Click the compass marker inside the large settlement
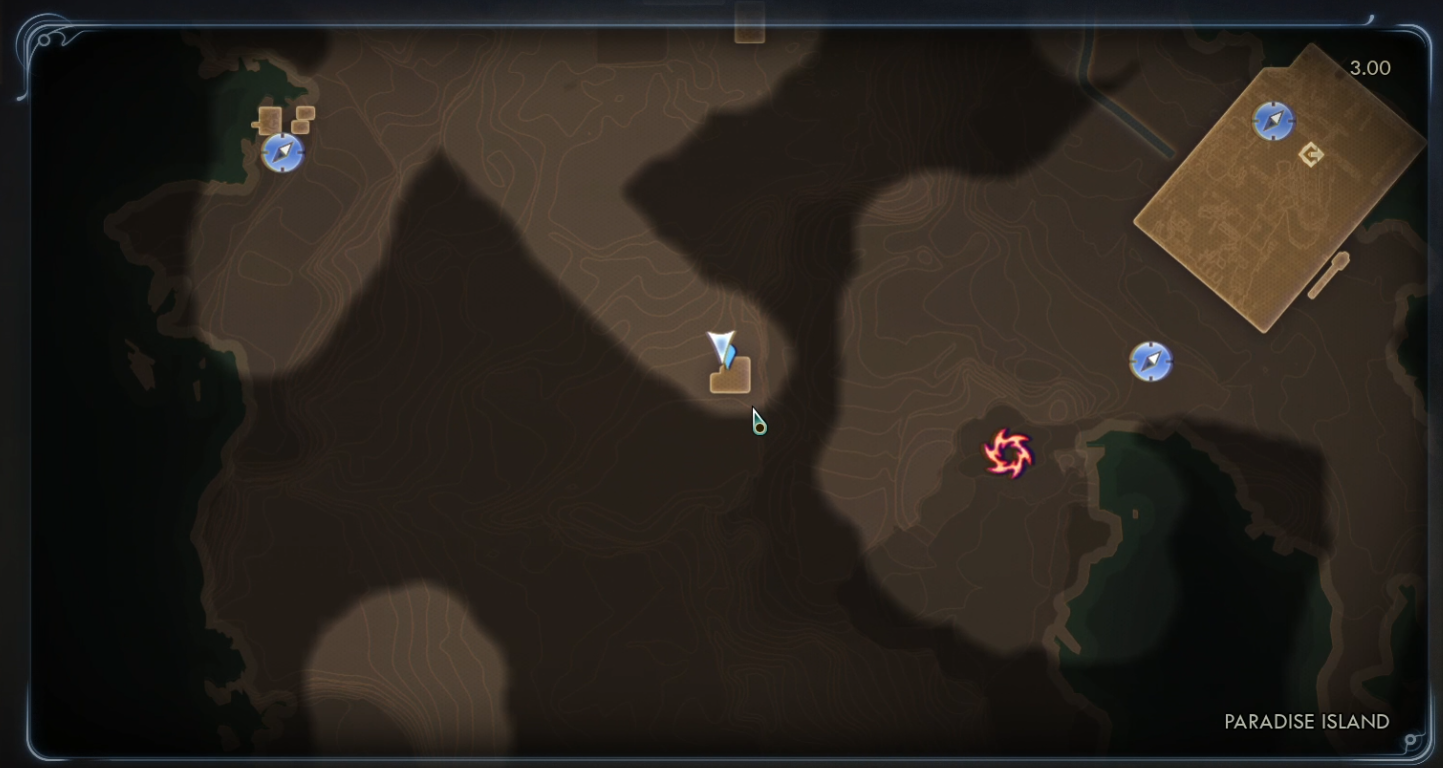The width and height of the screenshot is (1443, 768). [x=1273, y=121]
